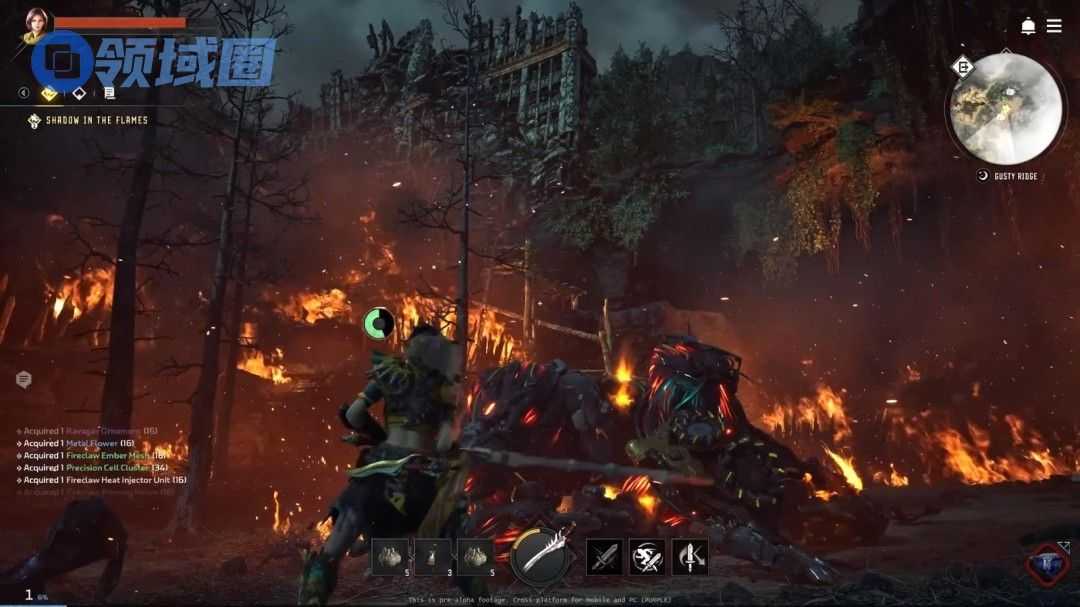1080x607 pixels.
Task: Collapse the tracker with the left arrow button
Action: click(x=24, y=93)
